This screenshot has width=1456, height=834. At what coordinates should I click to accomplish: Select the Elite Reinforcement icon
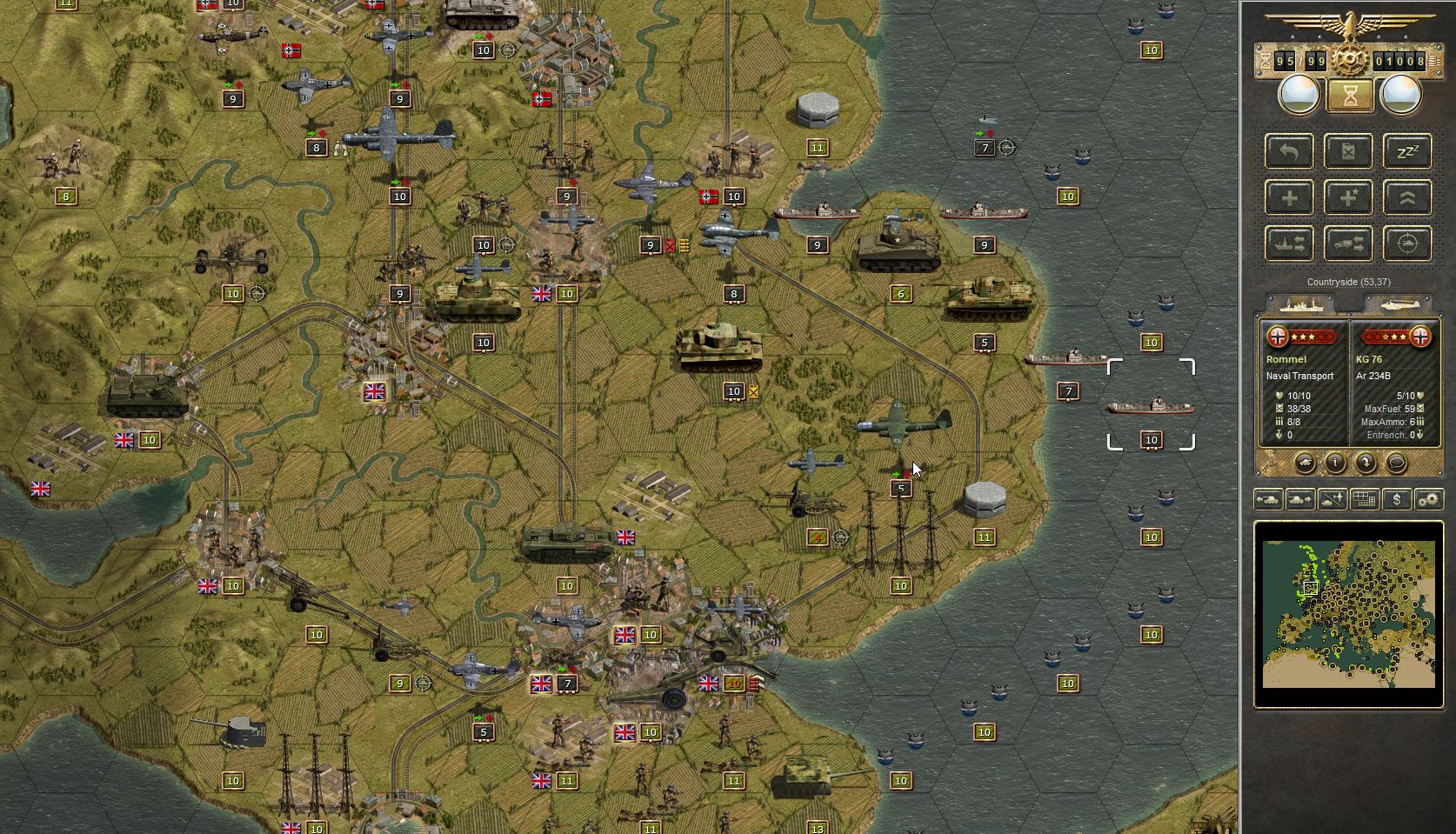pyautogui.click(x=1347, y=197)
